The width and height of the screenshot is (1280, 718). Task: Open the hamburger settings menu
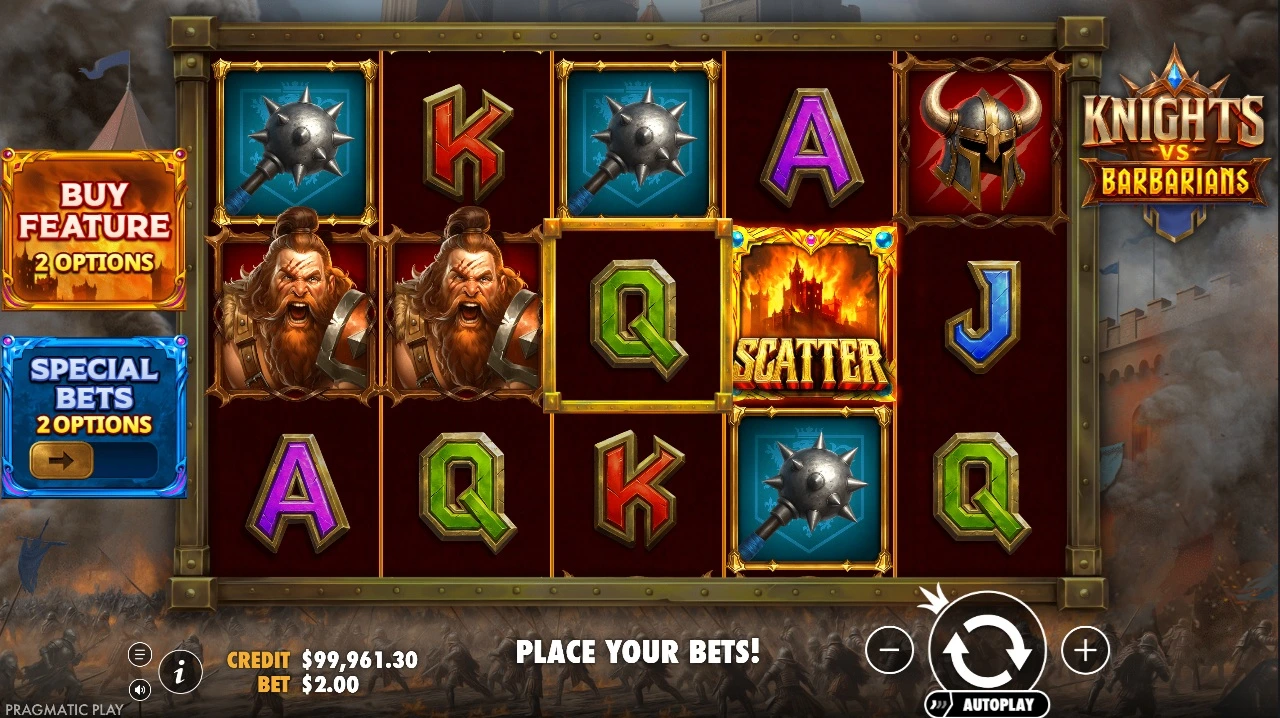point(140,655)
